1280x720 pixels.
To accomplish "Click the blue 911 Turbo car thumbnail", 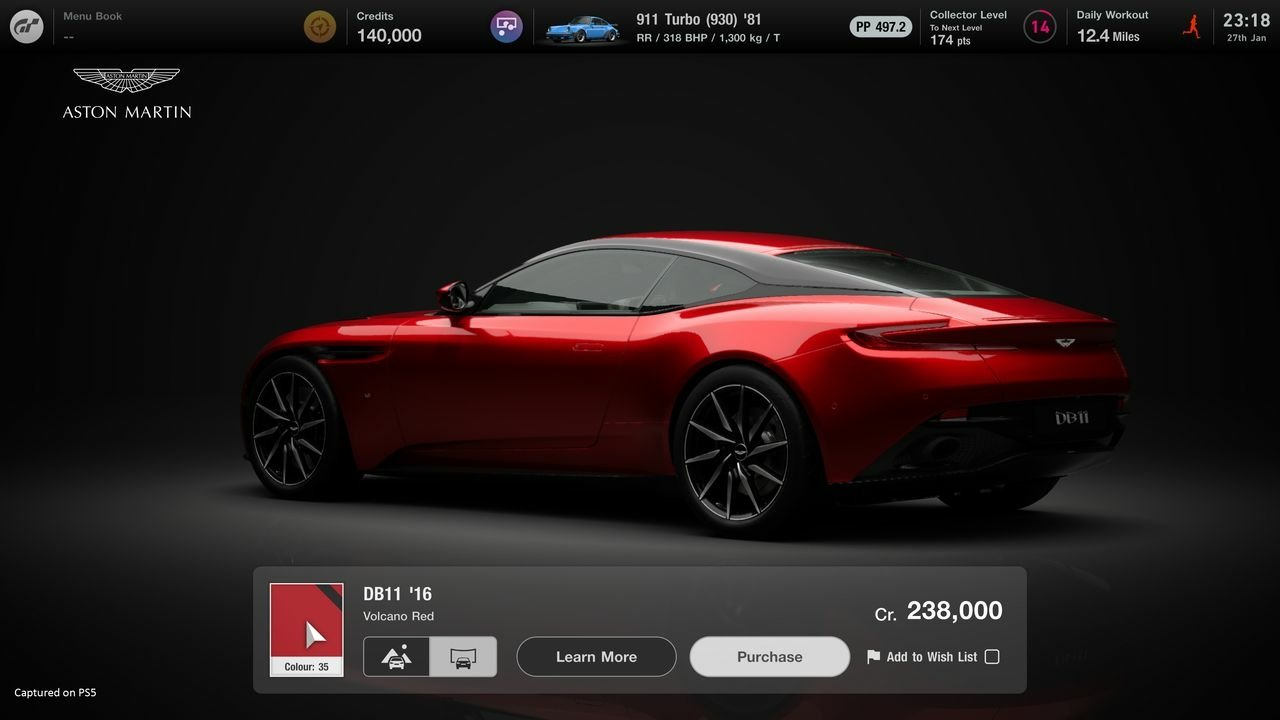I will pos(581,26).
